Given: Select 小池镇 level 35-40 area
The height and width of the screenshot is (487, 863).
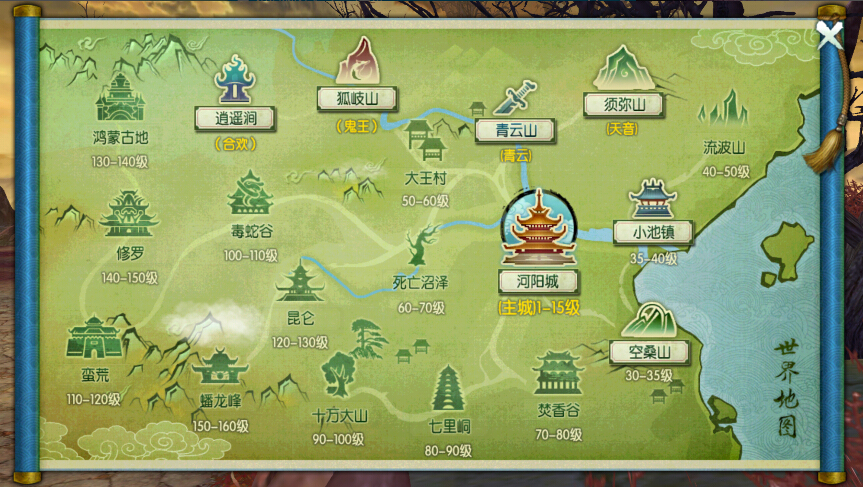Looking at the screenshot, I should [653, 230].
